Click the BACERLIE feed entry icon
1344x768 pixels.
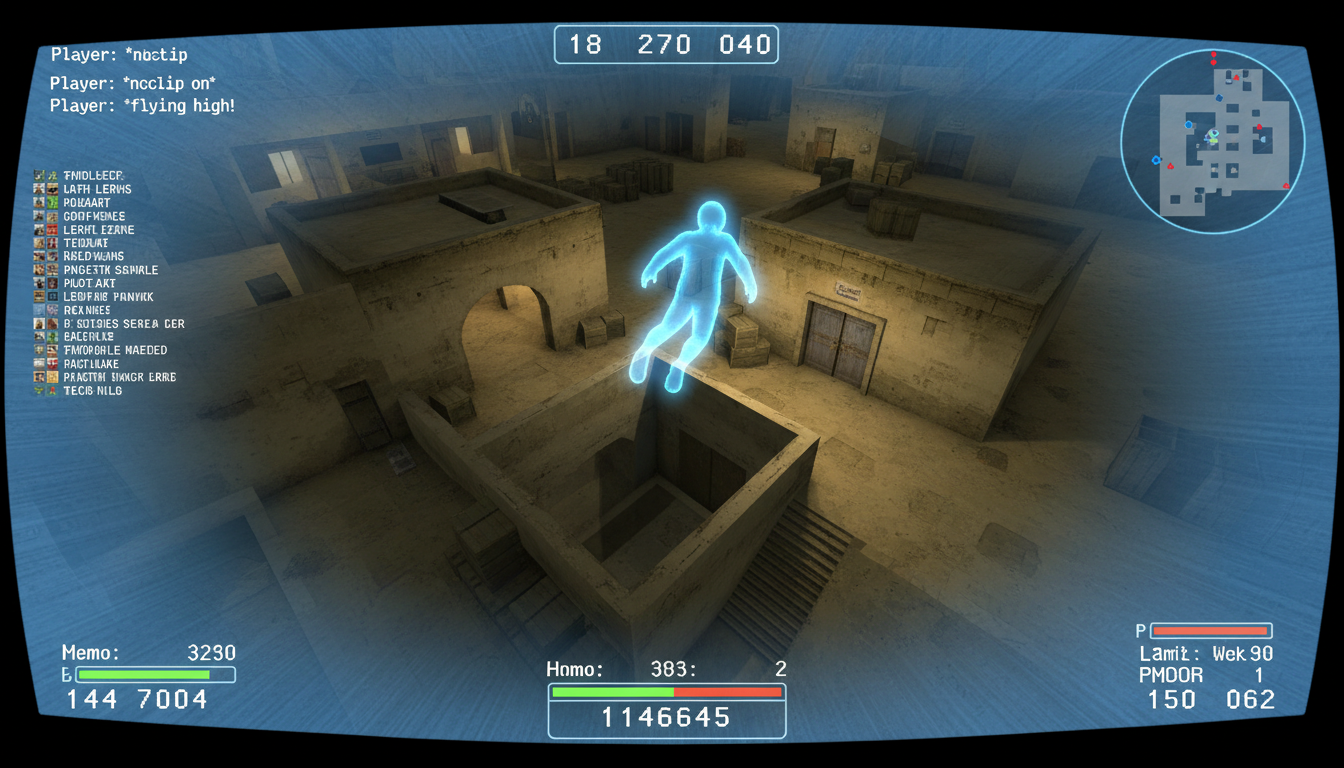[x=40, y=337]
